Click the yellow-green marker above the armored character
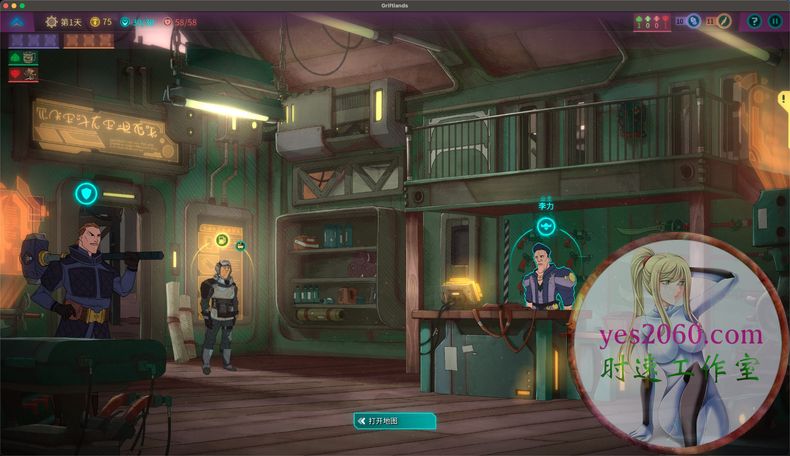 pyautogui.click(x=221, y=240)
